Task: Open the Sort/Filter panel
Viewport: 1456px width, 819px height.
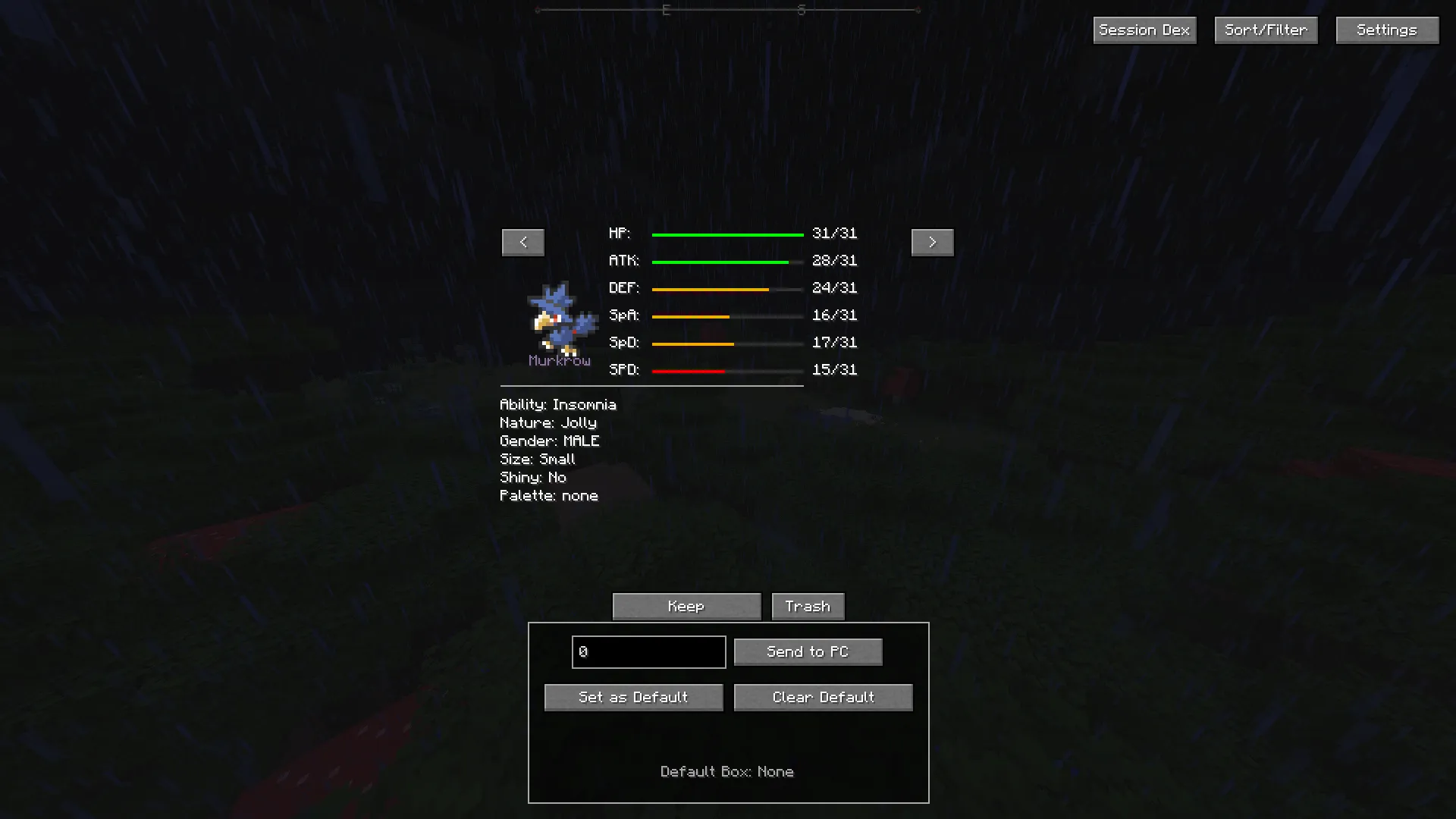Action: click(x=1265, y=30)
